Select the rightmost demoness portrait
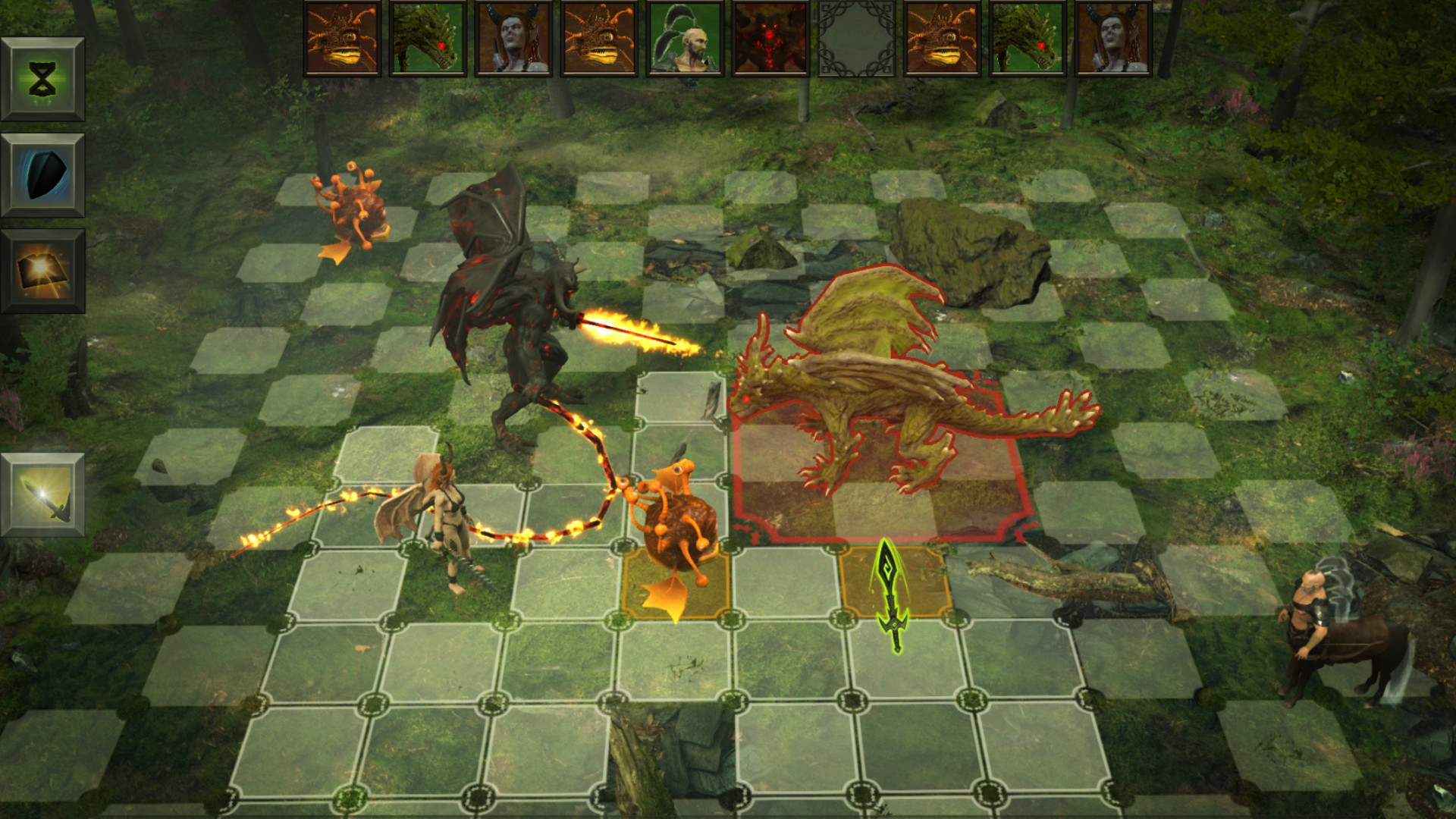1456x819 pixels. [1113, 37]
